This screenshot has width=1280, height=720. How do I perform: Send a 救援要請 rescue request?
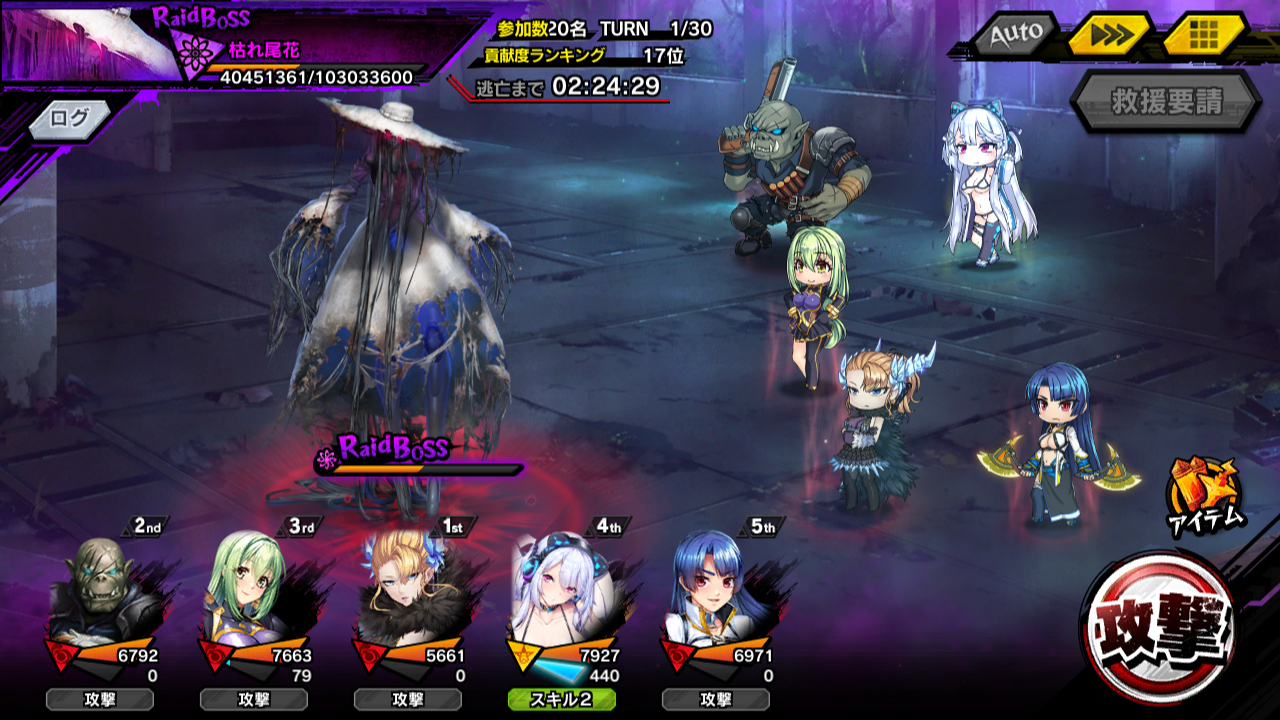click(1166, 102)
